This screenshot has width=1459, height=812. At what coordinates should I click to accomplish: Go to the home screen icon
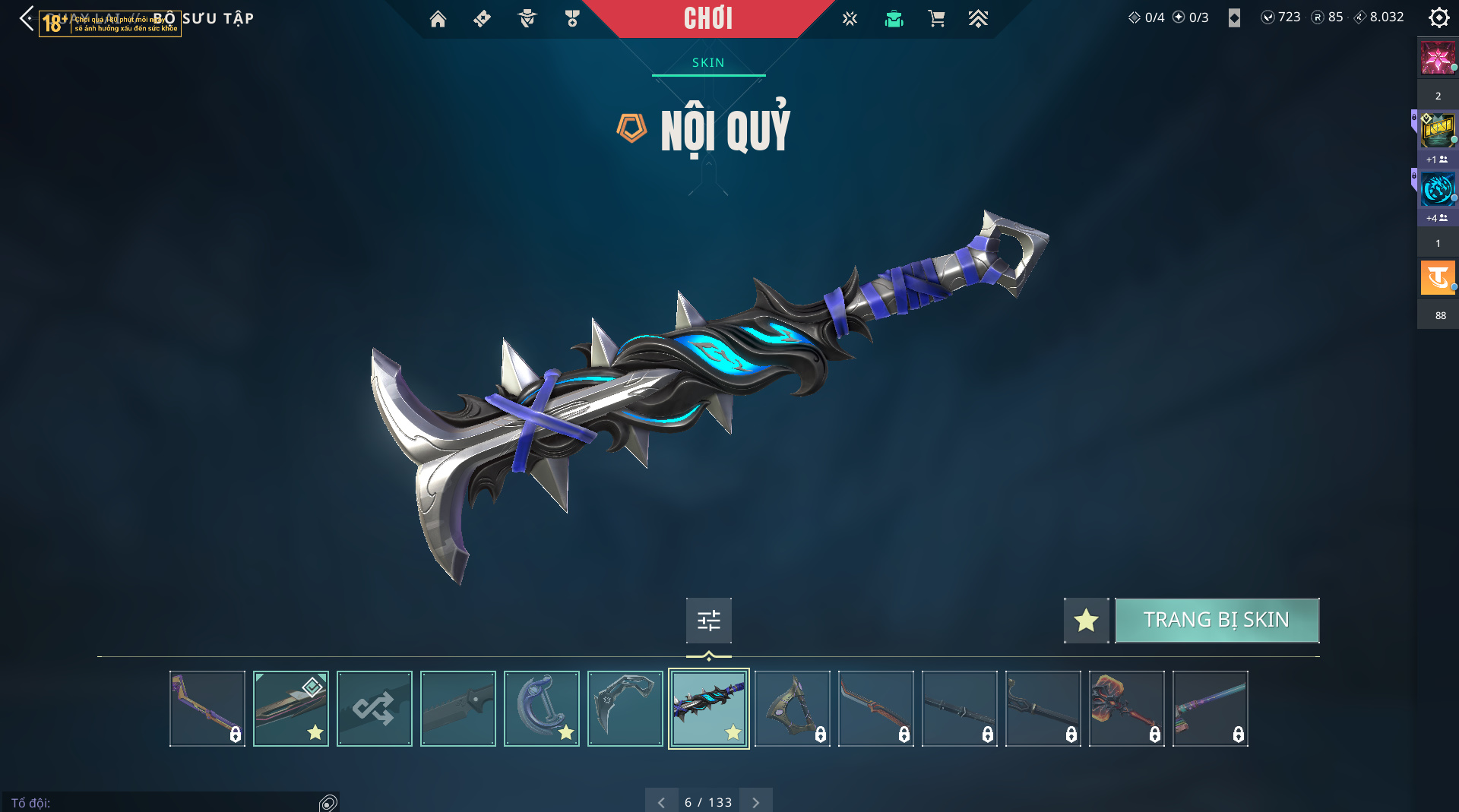(x=438, y=18)
